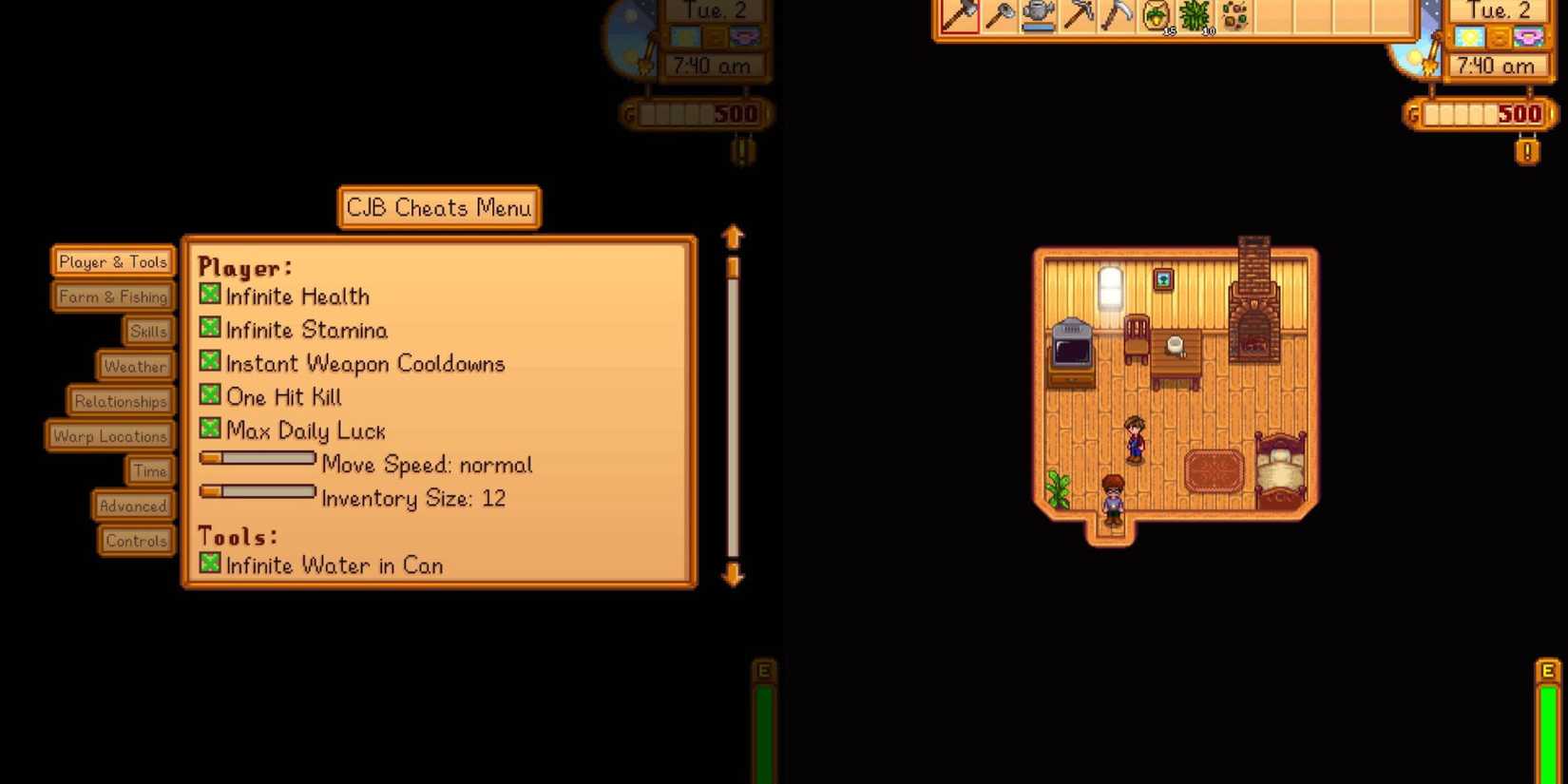Click the scrollbar track in the cheats menu
This screenshot has width=1568, height=784.
pyautogui.click(x=732, y=409)
